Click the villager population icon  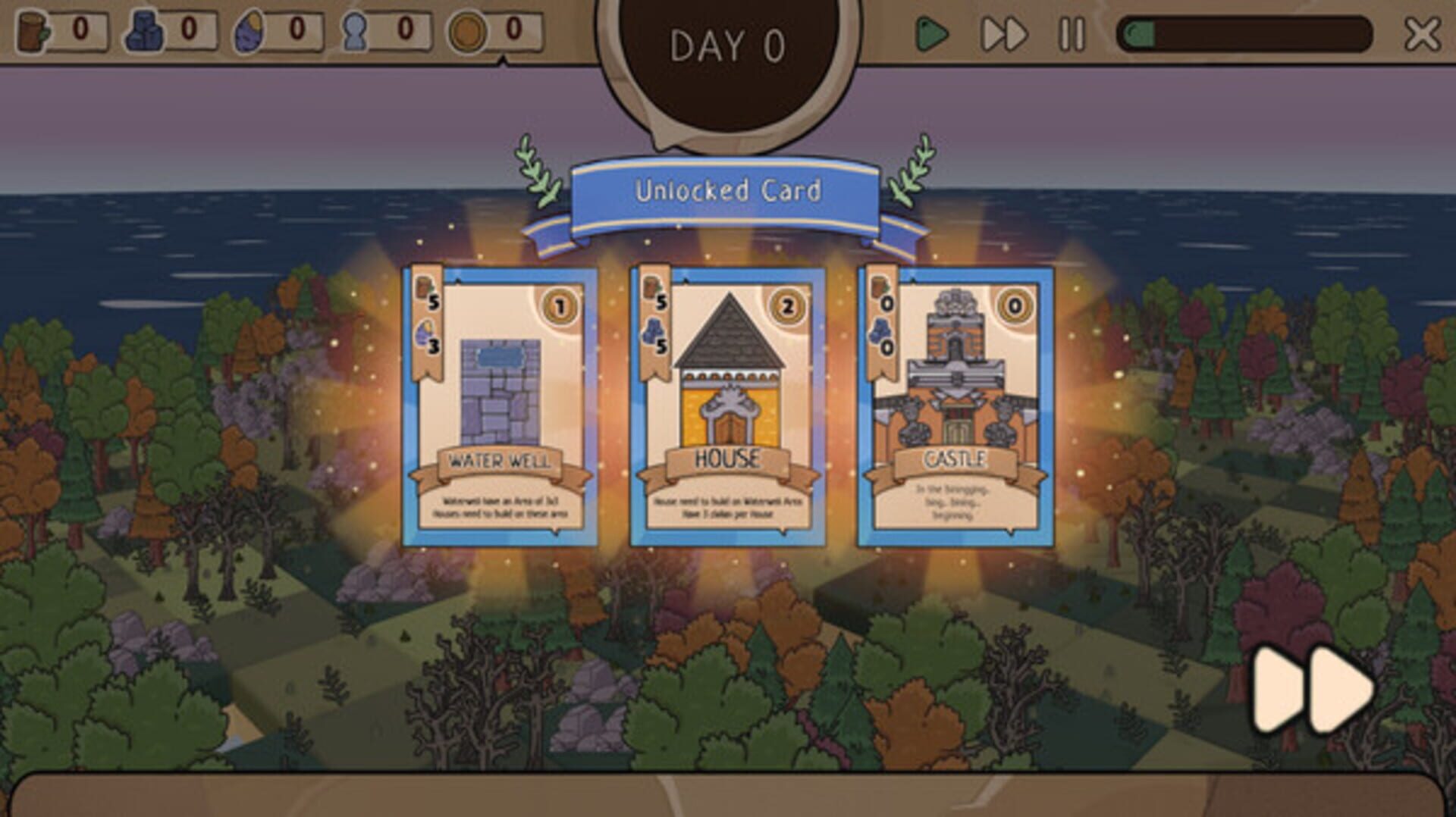pos(354,31)
